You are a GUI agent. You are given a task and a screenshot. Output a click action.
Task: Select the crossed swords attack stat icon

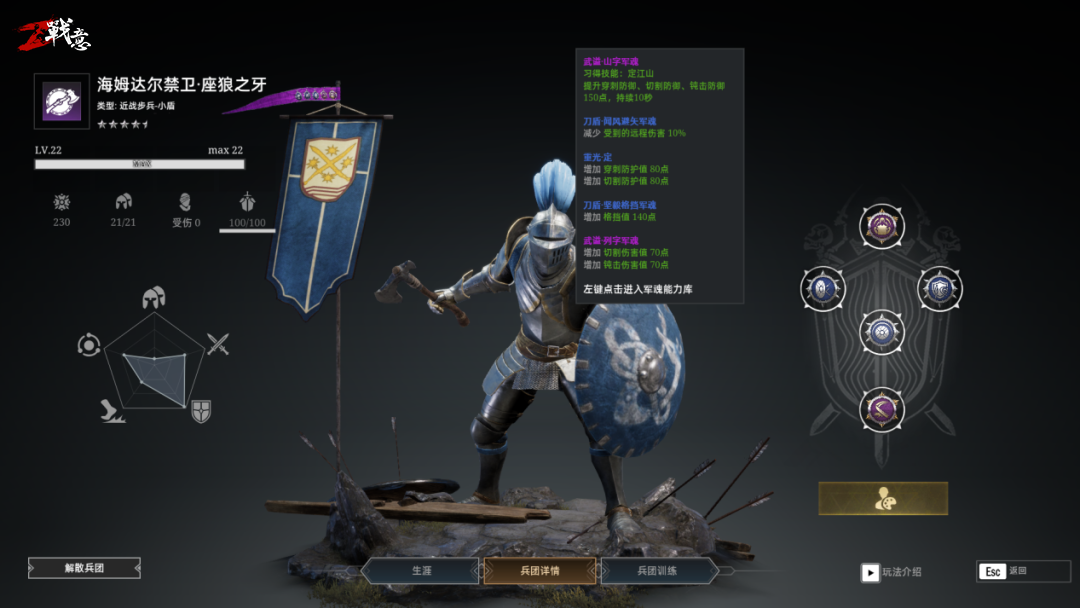pos(218,344)
